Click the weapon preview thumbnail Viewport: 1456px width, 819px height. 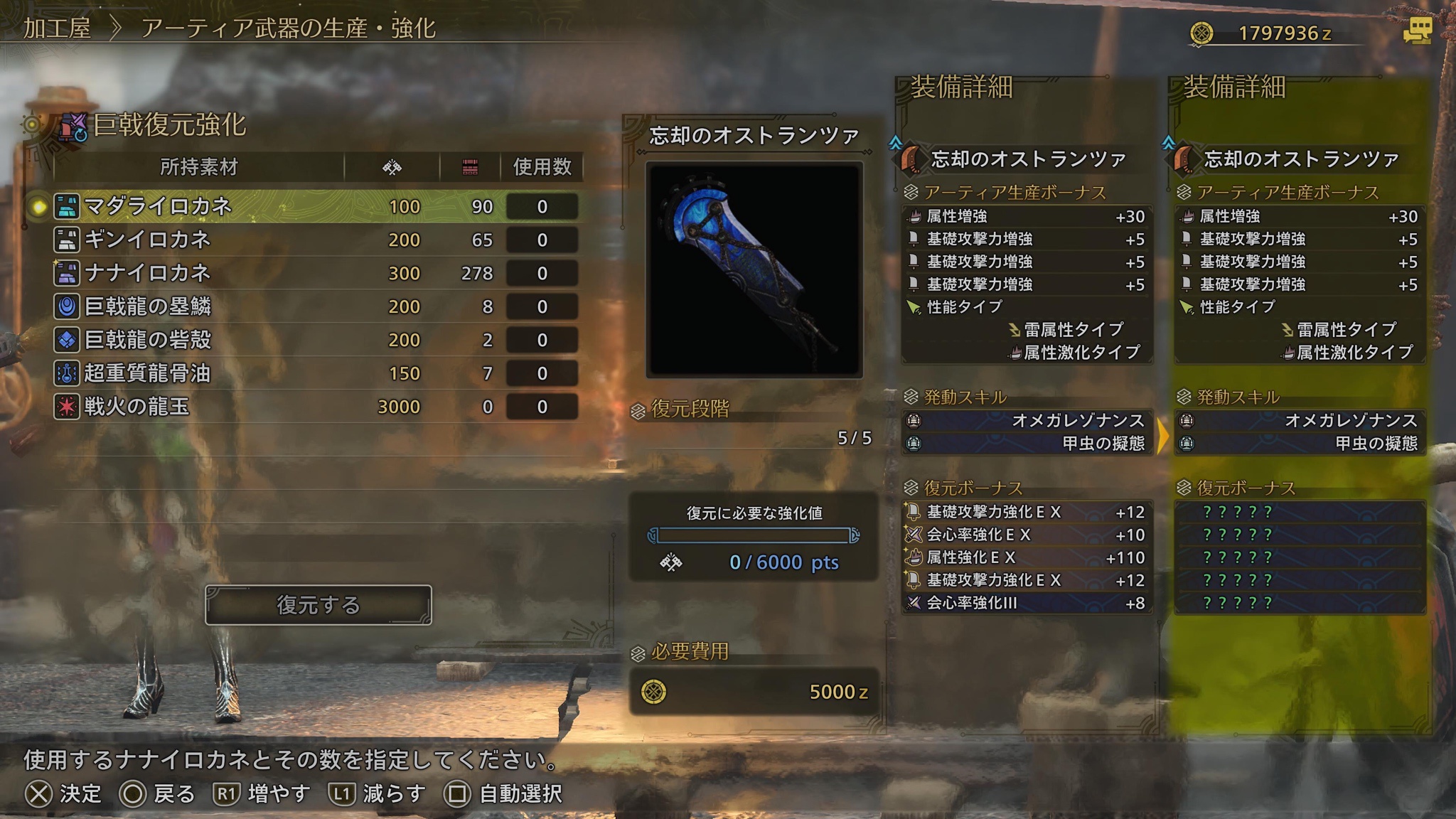tap(754, 269)
